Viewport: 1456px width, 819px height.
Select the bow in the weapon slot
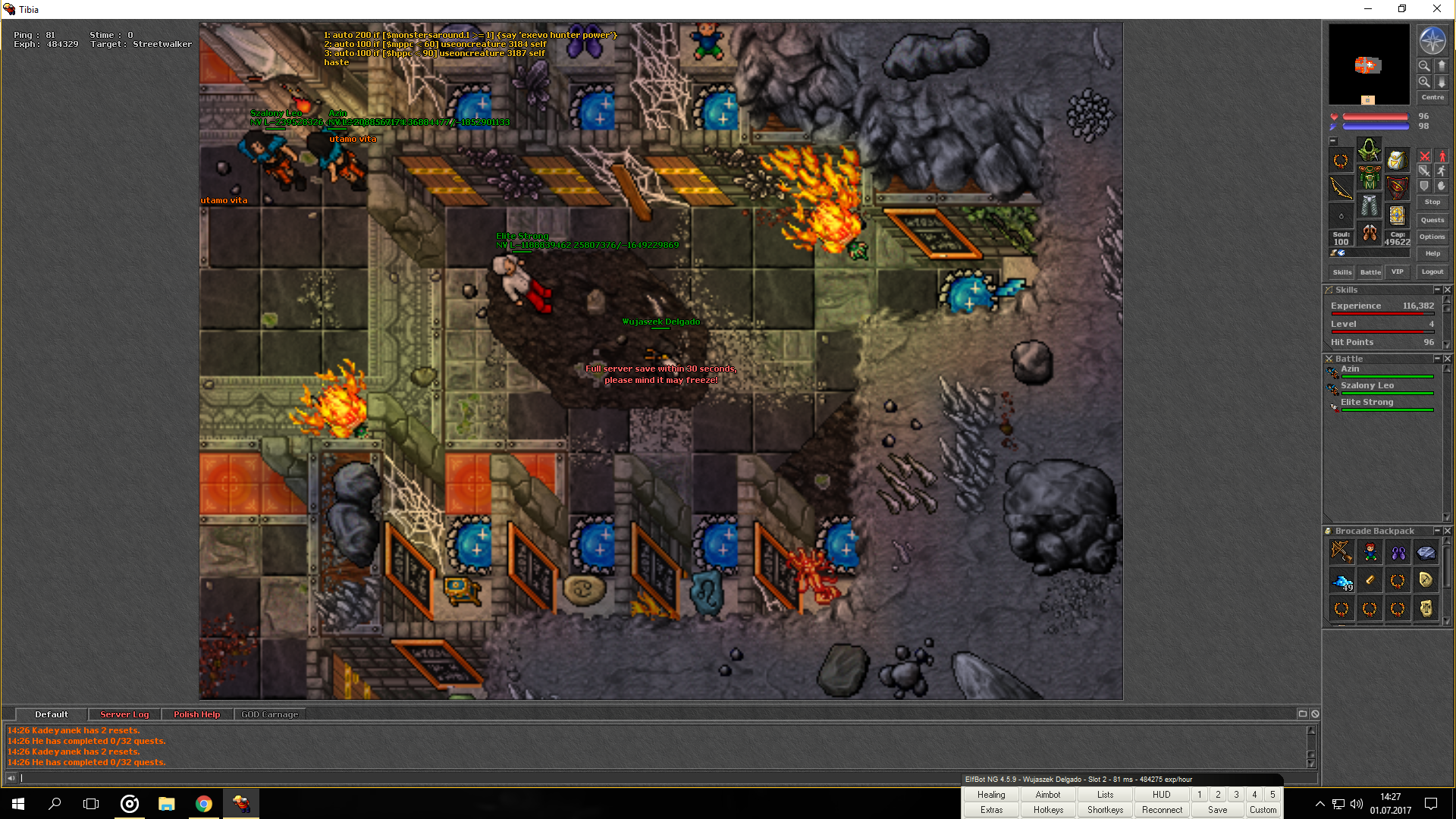click(1341, 188)
